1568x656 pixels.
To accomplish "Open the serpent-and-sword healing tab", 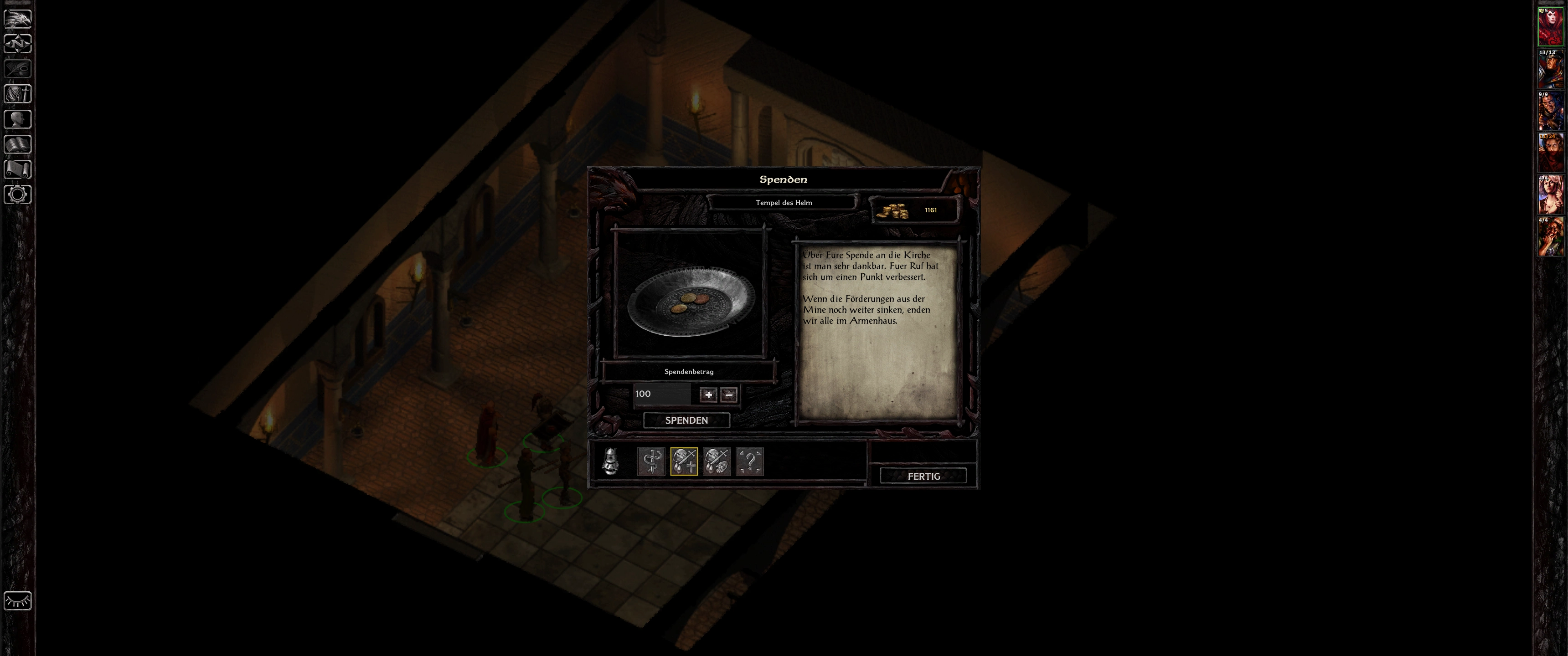I will coord(651,461).
